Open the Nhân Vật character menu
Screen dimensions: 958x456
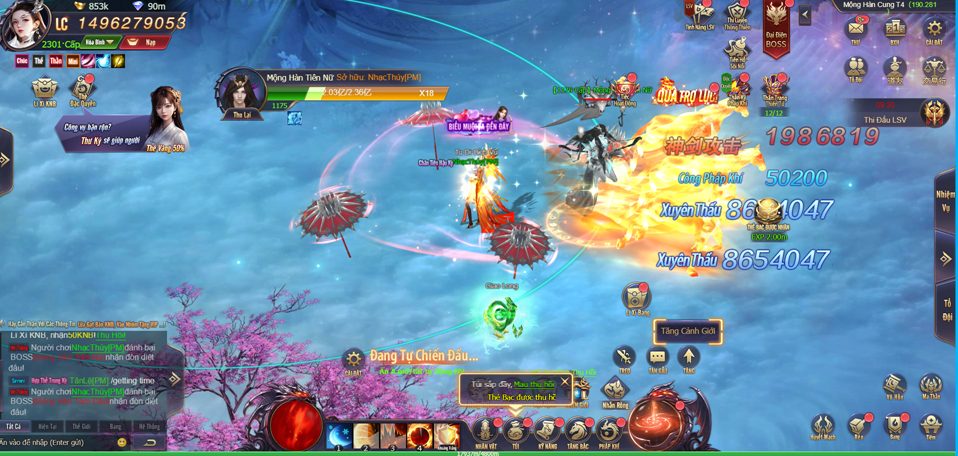click(x=486, y=432)
